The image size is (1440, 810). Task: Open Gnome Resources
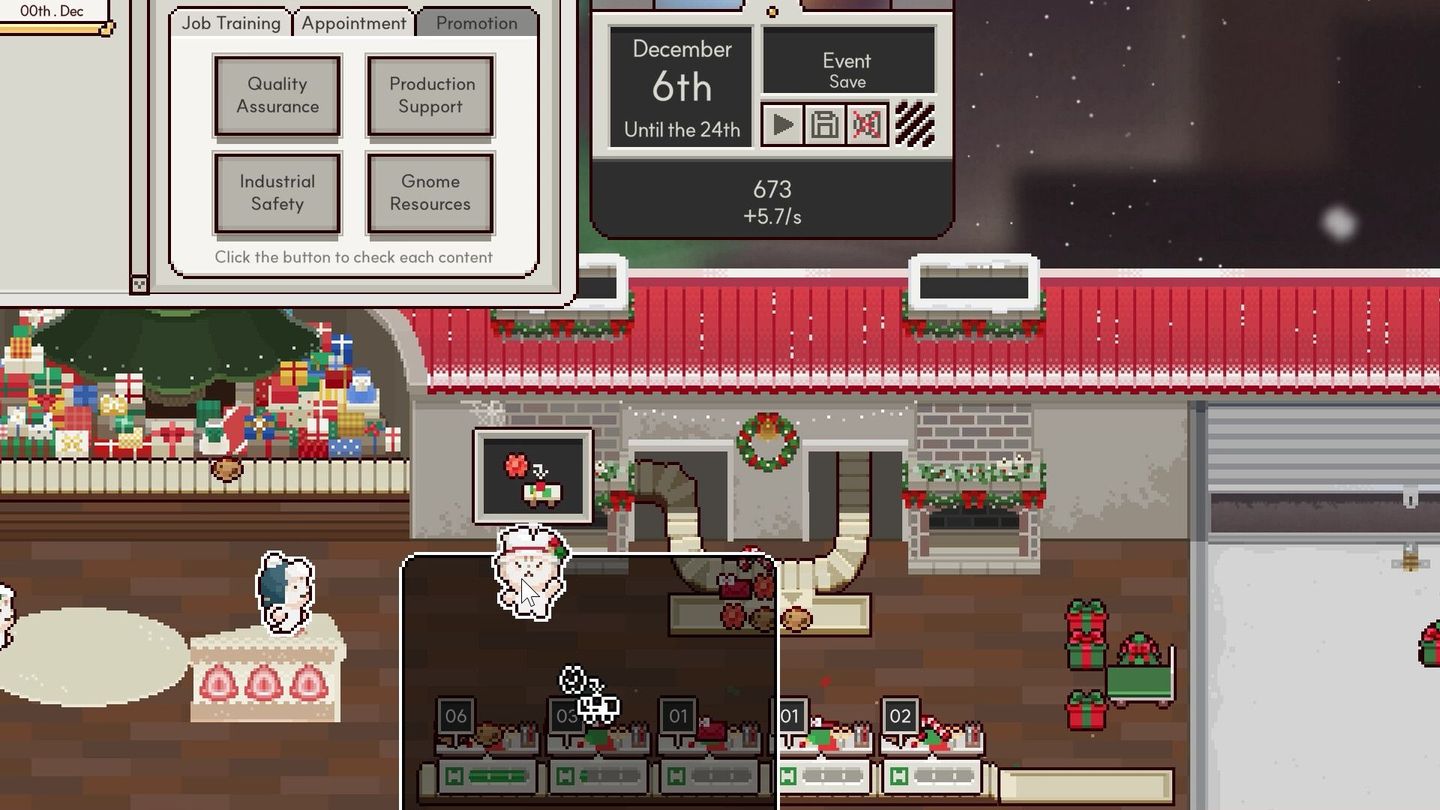click(x=430, y=193)
